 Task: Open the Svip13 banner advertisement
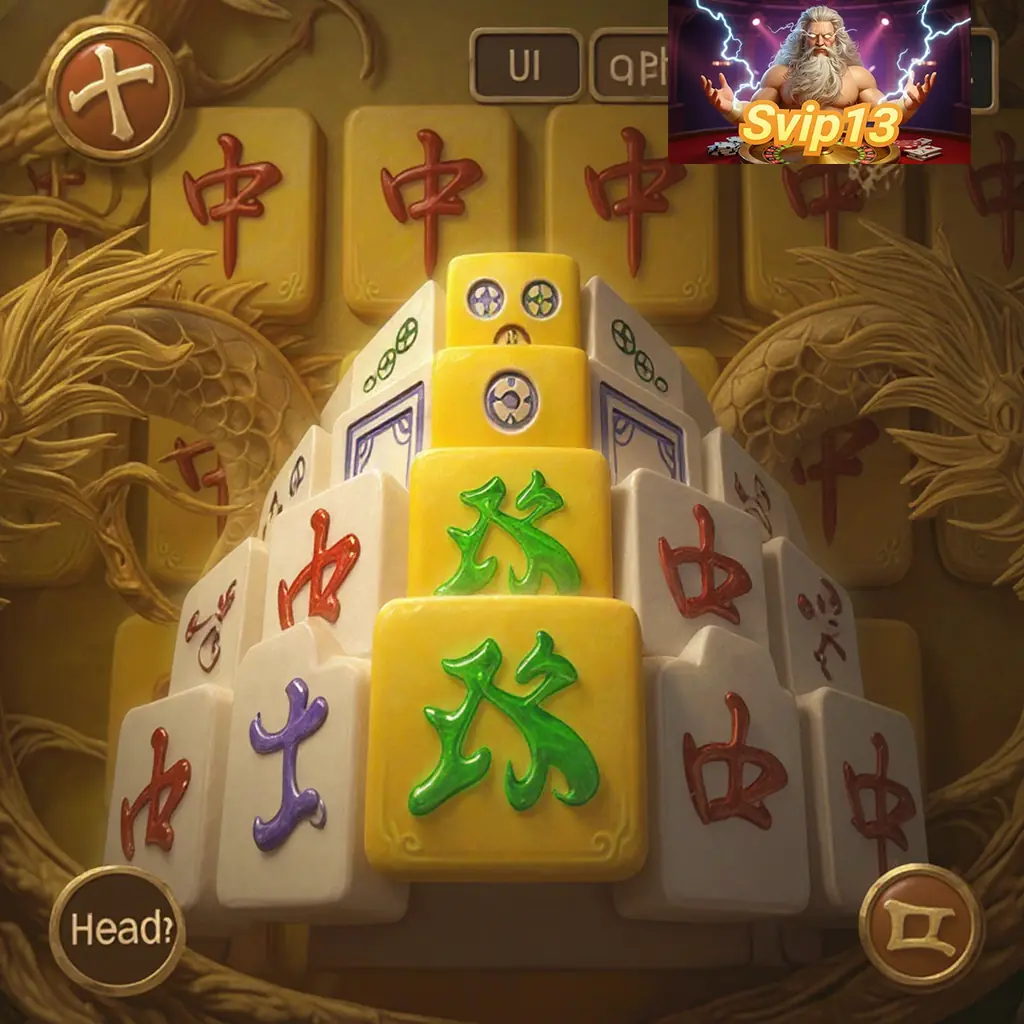click(819, 82)
